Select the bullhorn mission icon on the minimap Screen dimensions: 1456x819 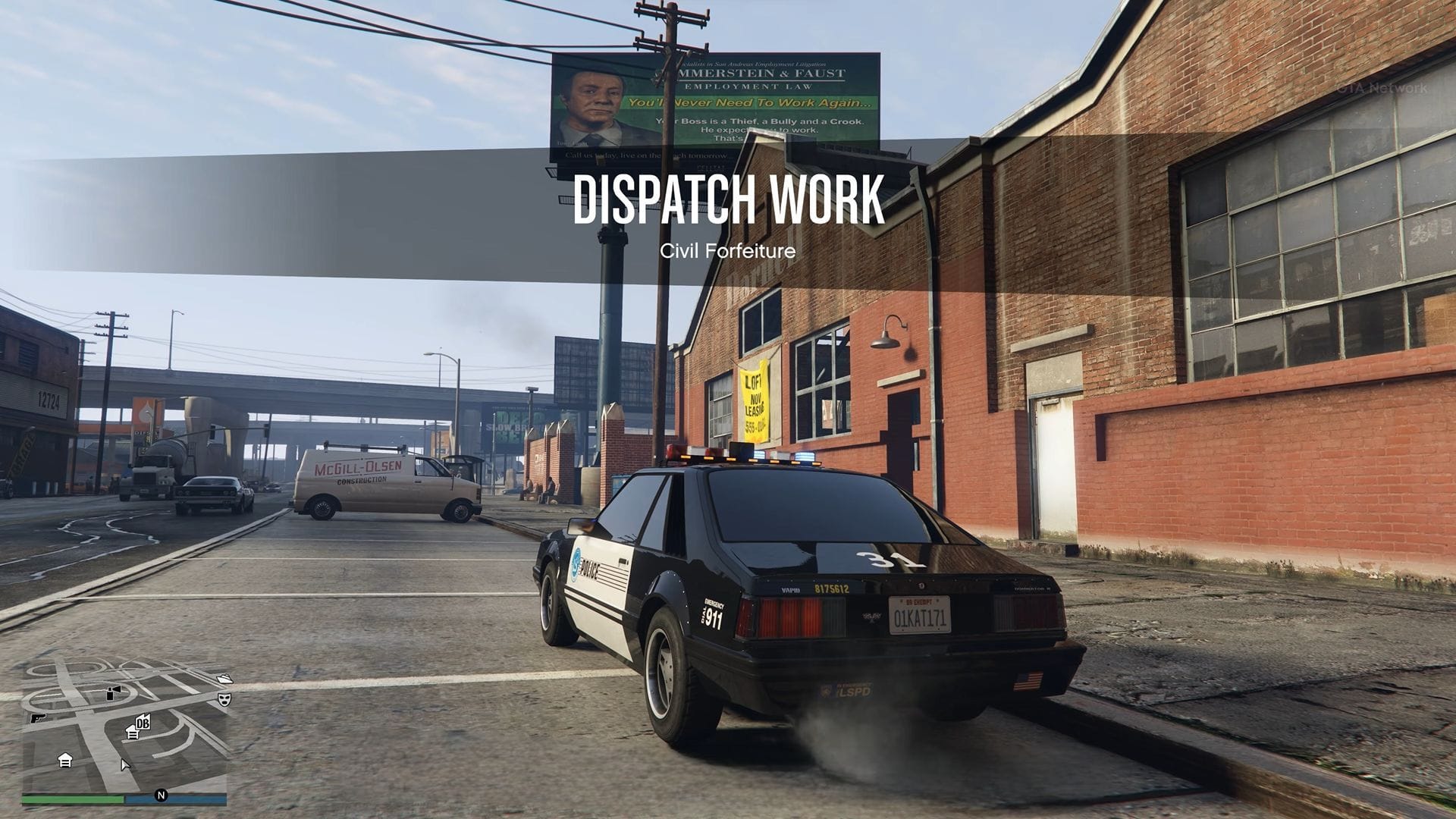point(114,691)
